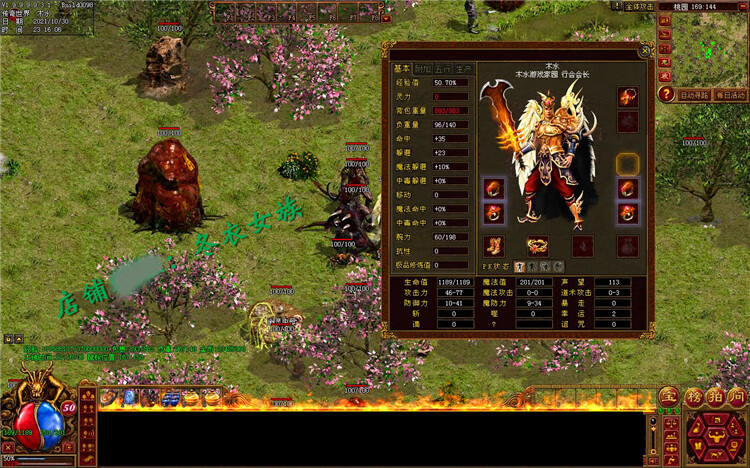The image size is (750, 468).
Task: Open the 榜 rankings button
Action: click(692, 398)
